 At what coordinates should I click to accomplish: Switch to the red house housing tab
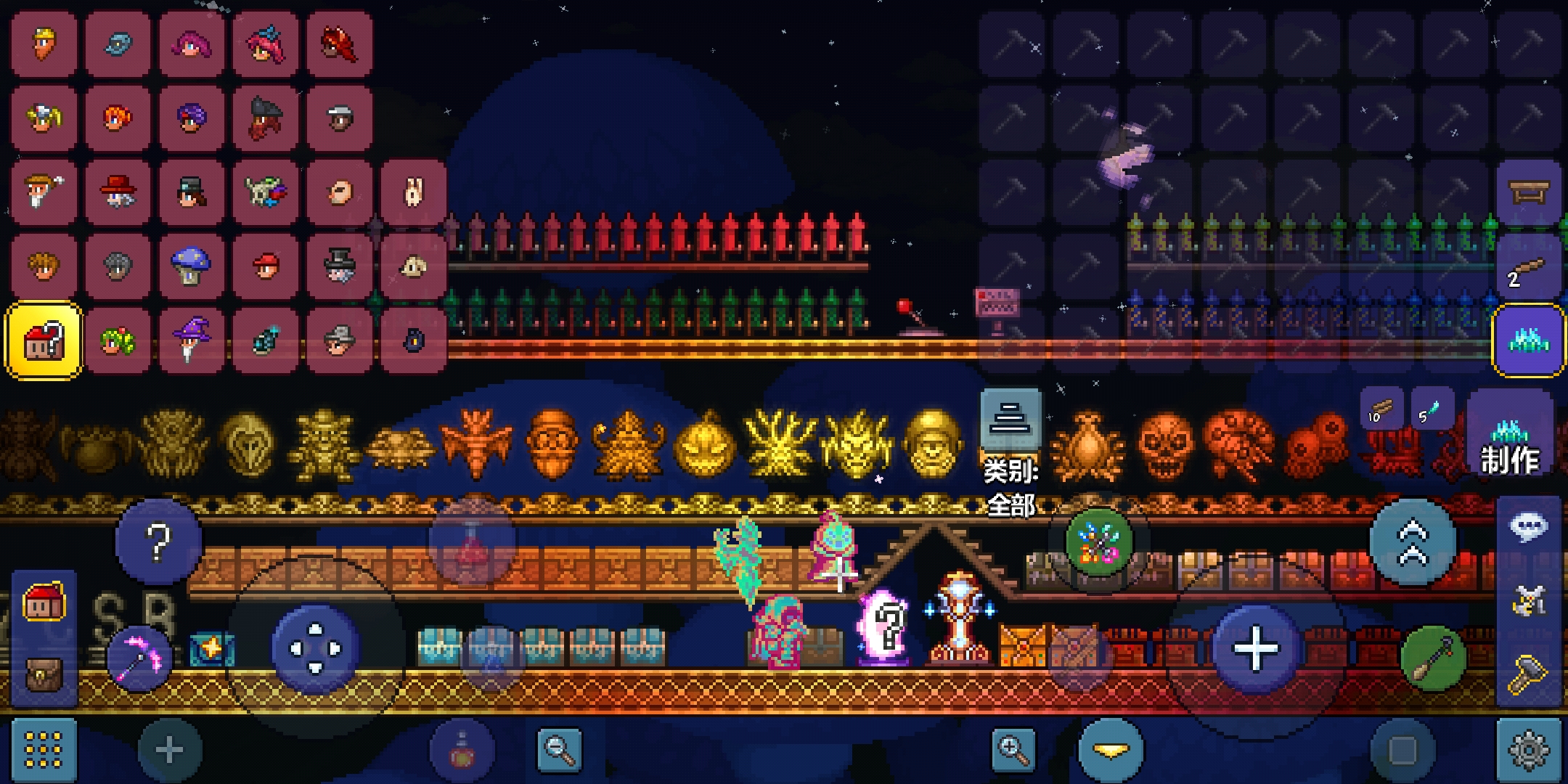coord(44,603)
